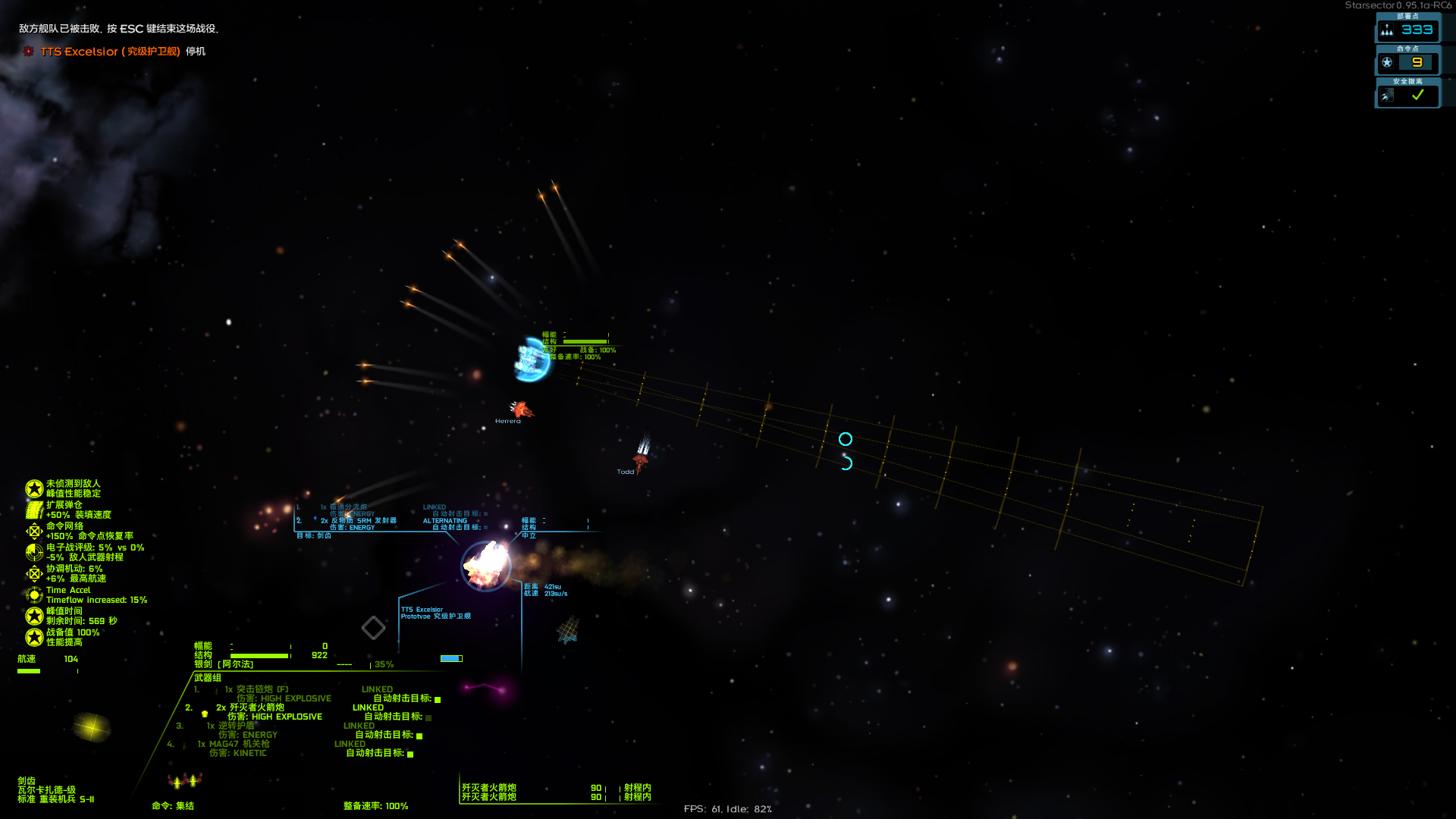The width and height of the screenshot is (1456, 819).
Task: Click the 战备值 combat readiness icon
Action: [34, 637]
